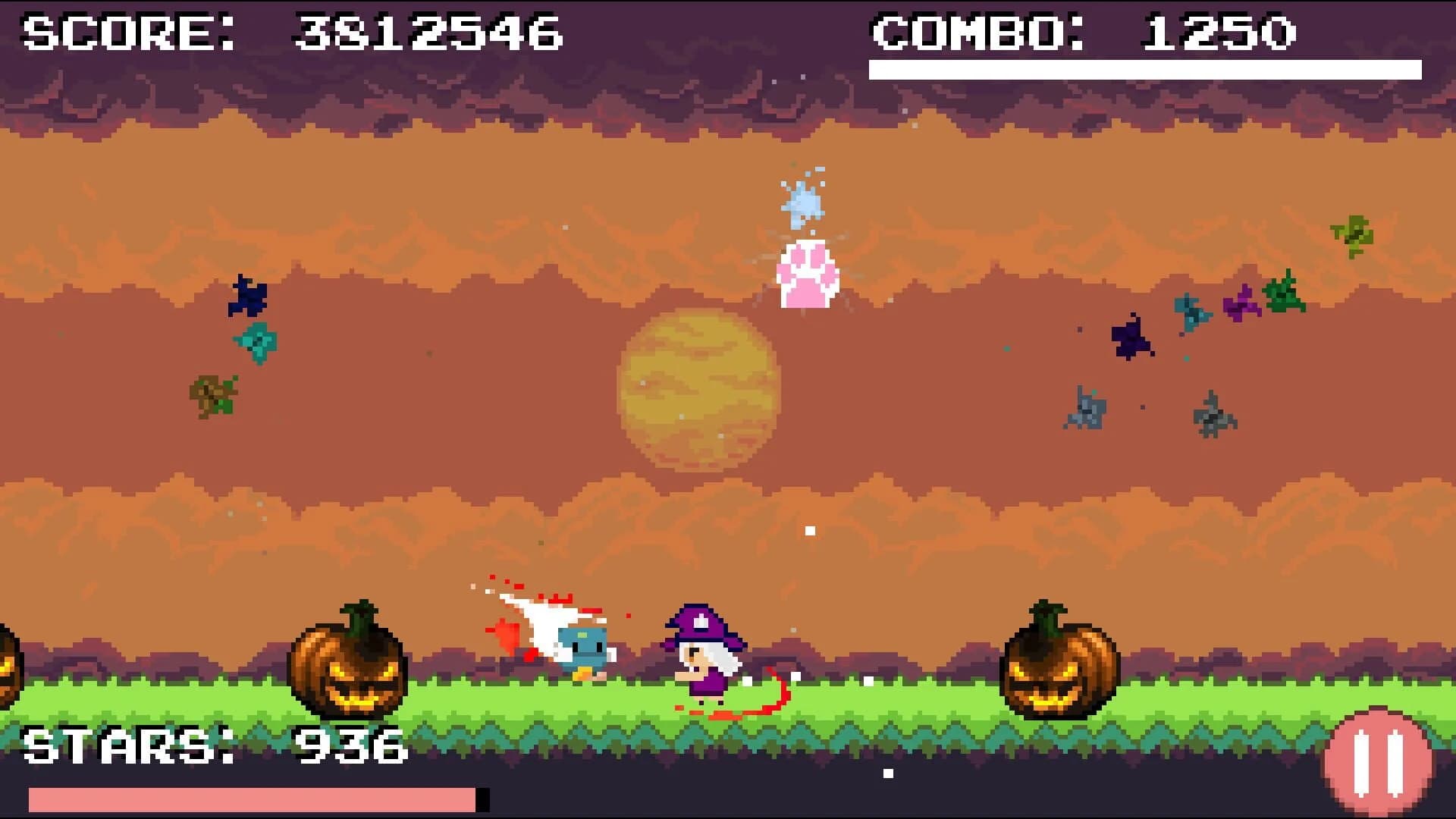Click the COMBO label in the HUD
The height and width of the screenshot is (819, 1456).
[978, 30]
